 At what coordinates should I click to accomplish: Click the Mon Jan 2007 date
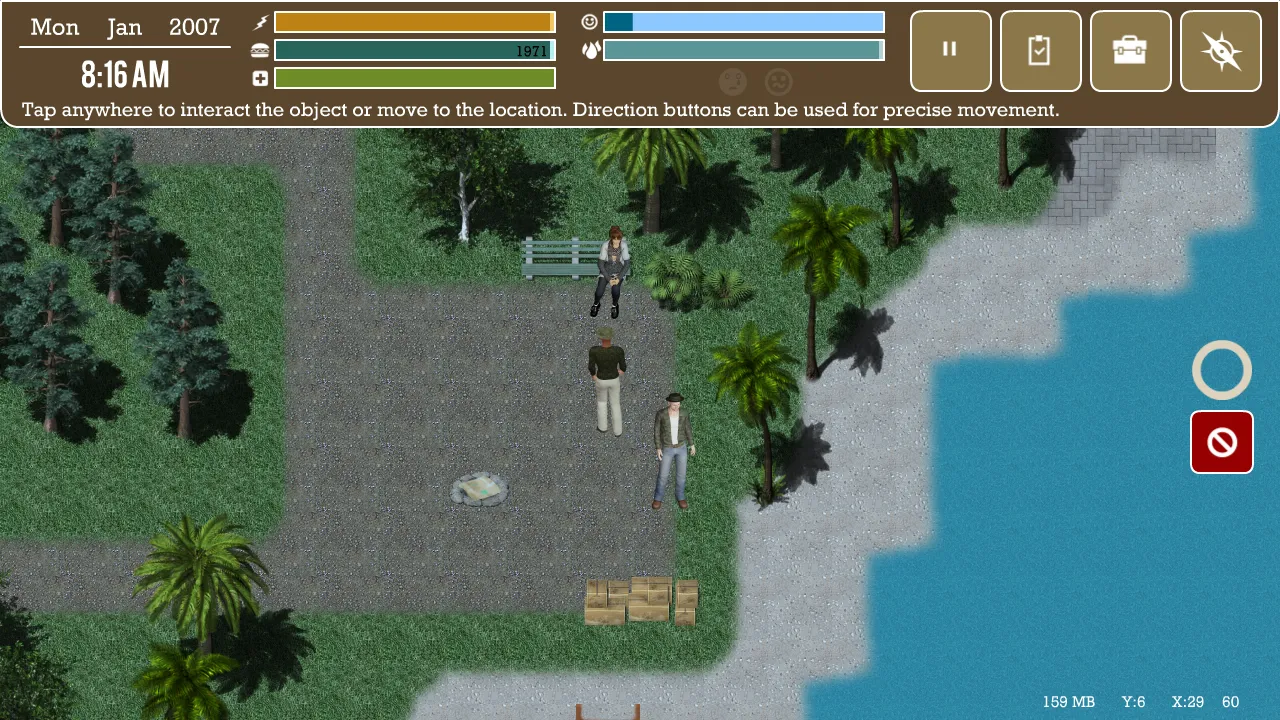click(124, 27)
